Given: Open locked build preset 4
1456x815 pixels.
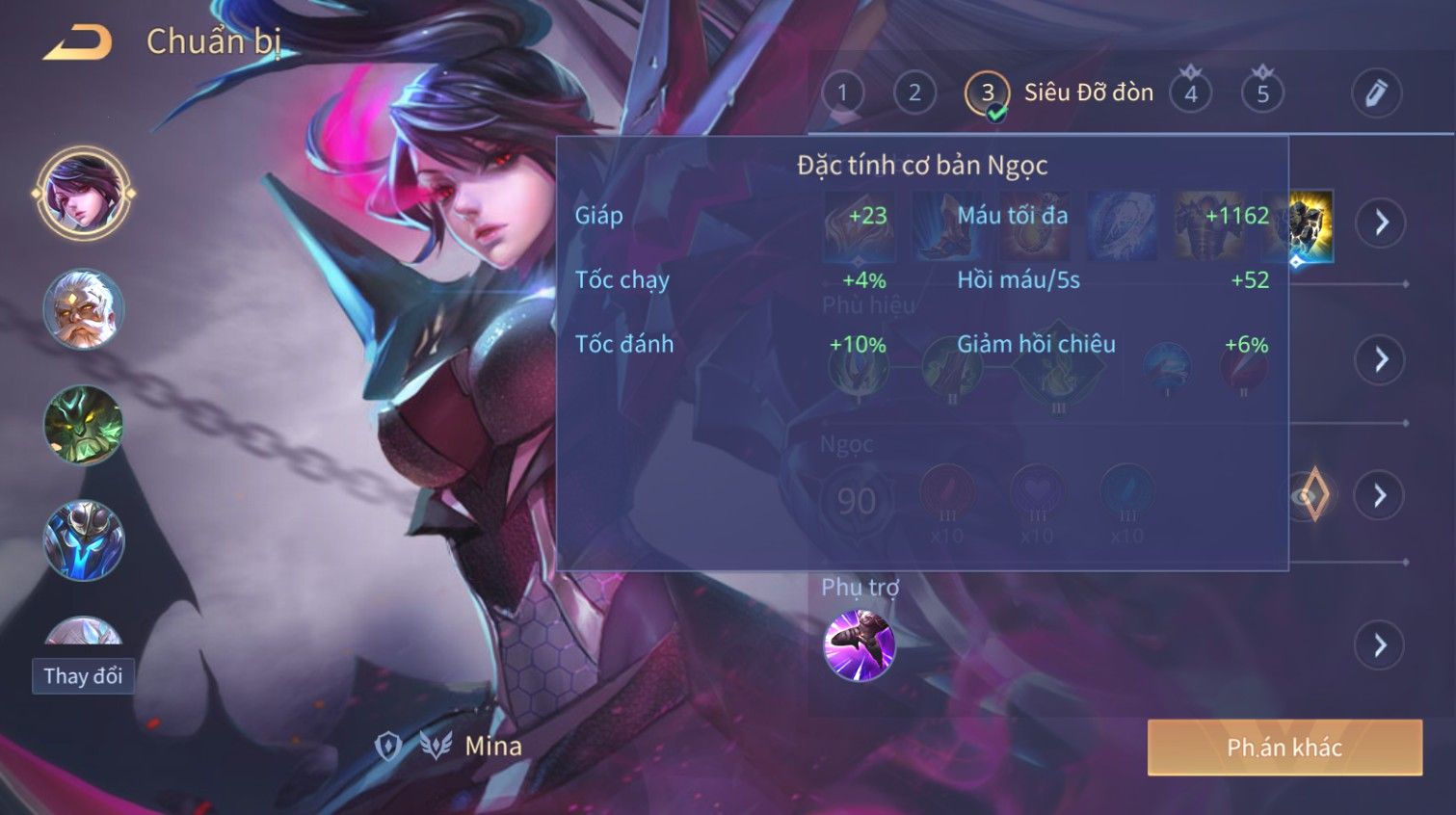Looking at the screenshot, I should (x=1191, y=93).
